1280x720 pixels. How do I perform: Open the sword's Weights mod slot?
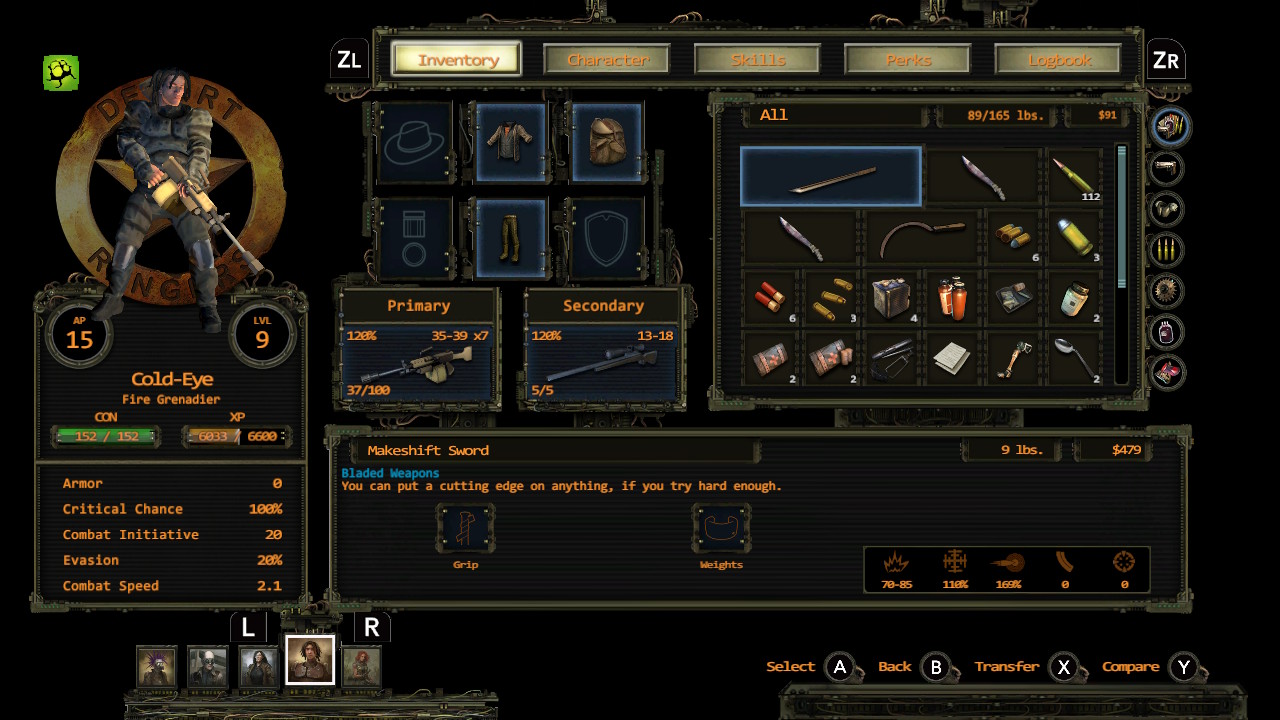[x=721, y=530]
